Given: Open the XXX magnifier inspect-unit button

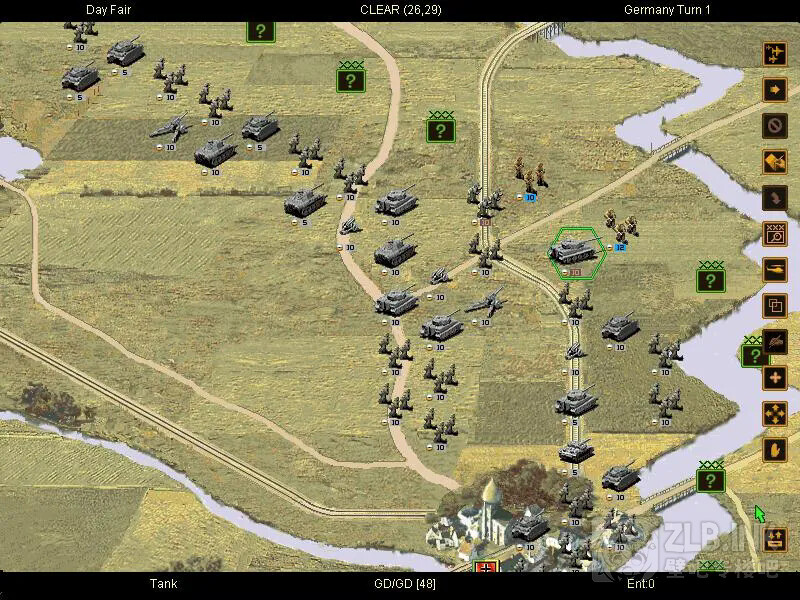Looking at the screenshot, I should [775, 233].
